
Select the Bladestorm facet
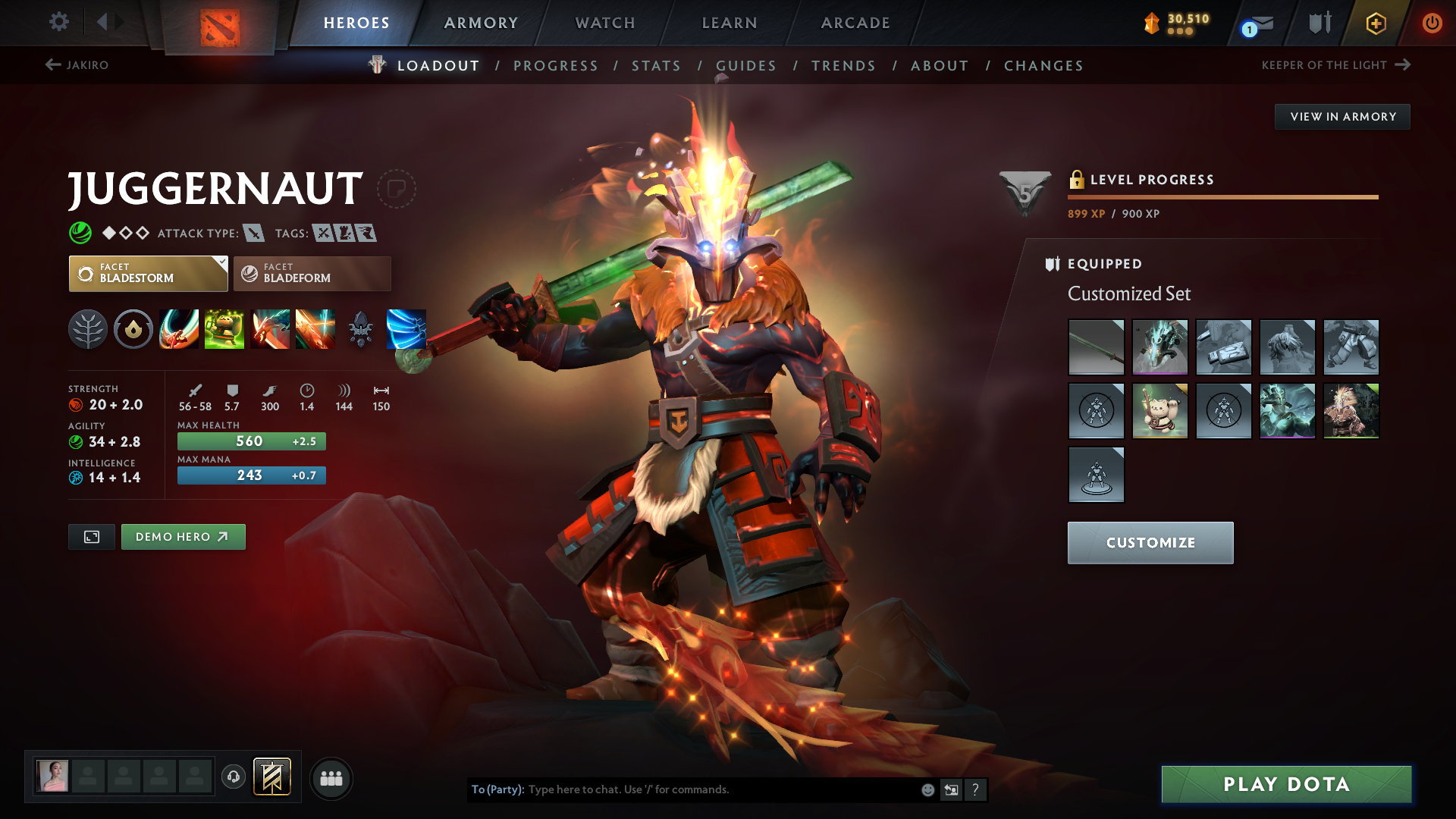[146, 273]
